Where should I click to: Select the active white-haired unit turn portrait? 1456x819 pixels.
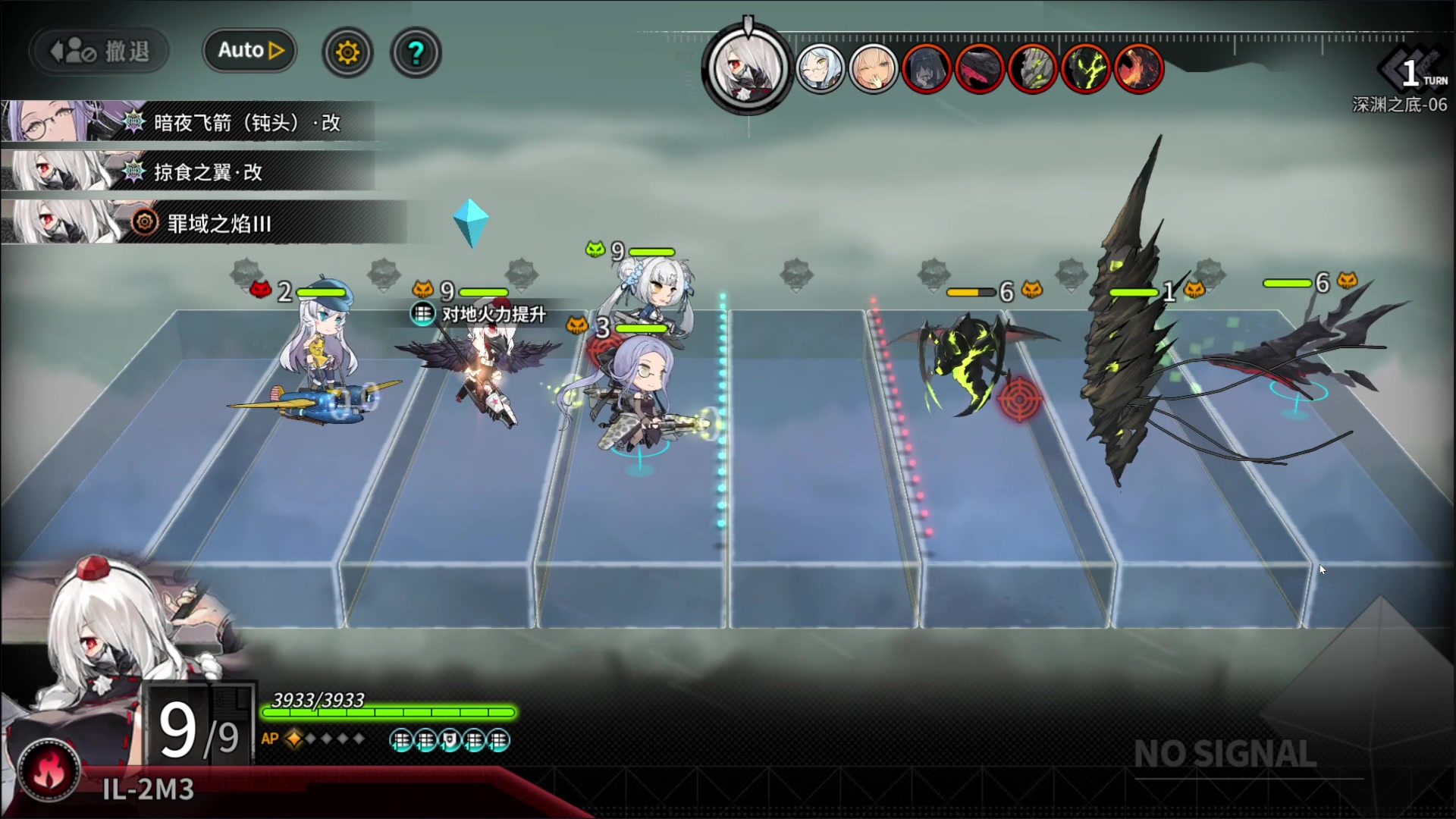coord(748,69)
